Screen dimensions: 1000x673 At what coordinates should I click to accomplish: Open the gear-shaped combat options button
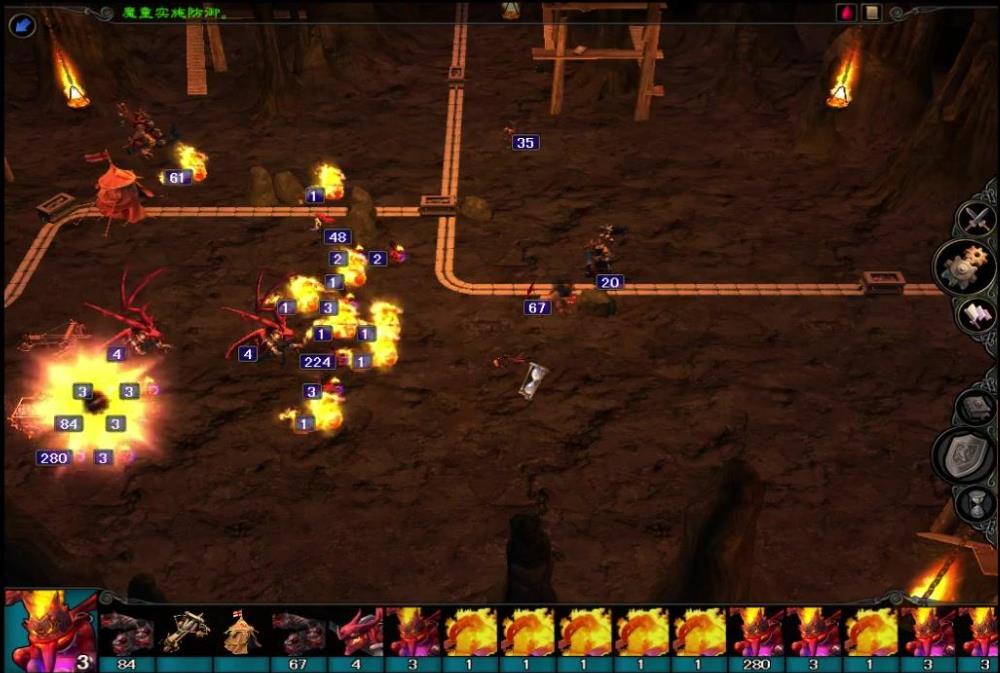[963, 267]
